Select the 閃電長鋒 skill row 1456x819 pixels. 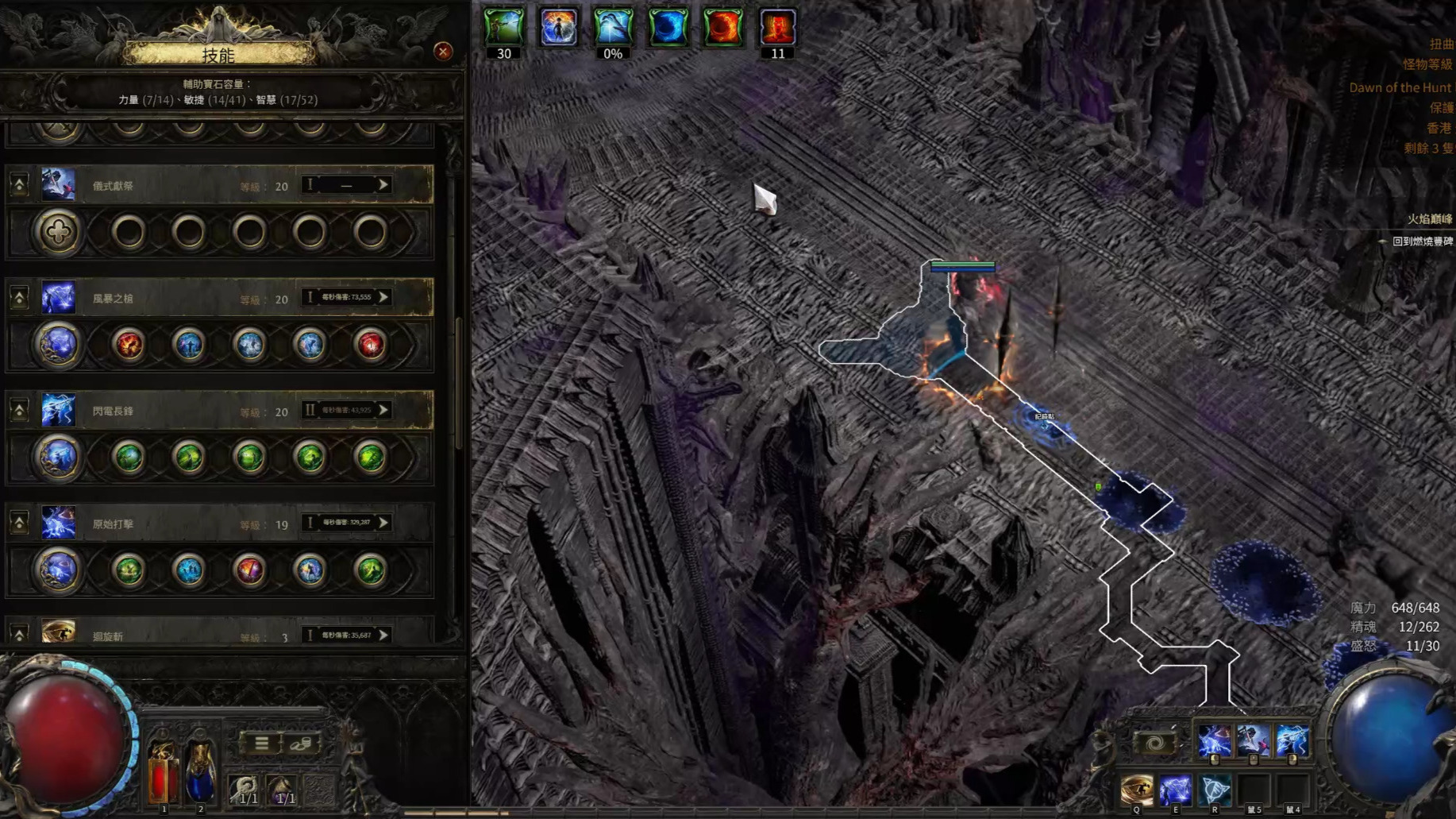[159, 411]
